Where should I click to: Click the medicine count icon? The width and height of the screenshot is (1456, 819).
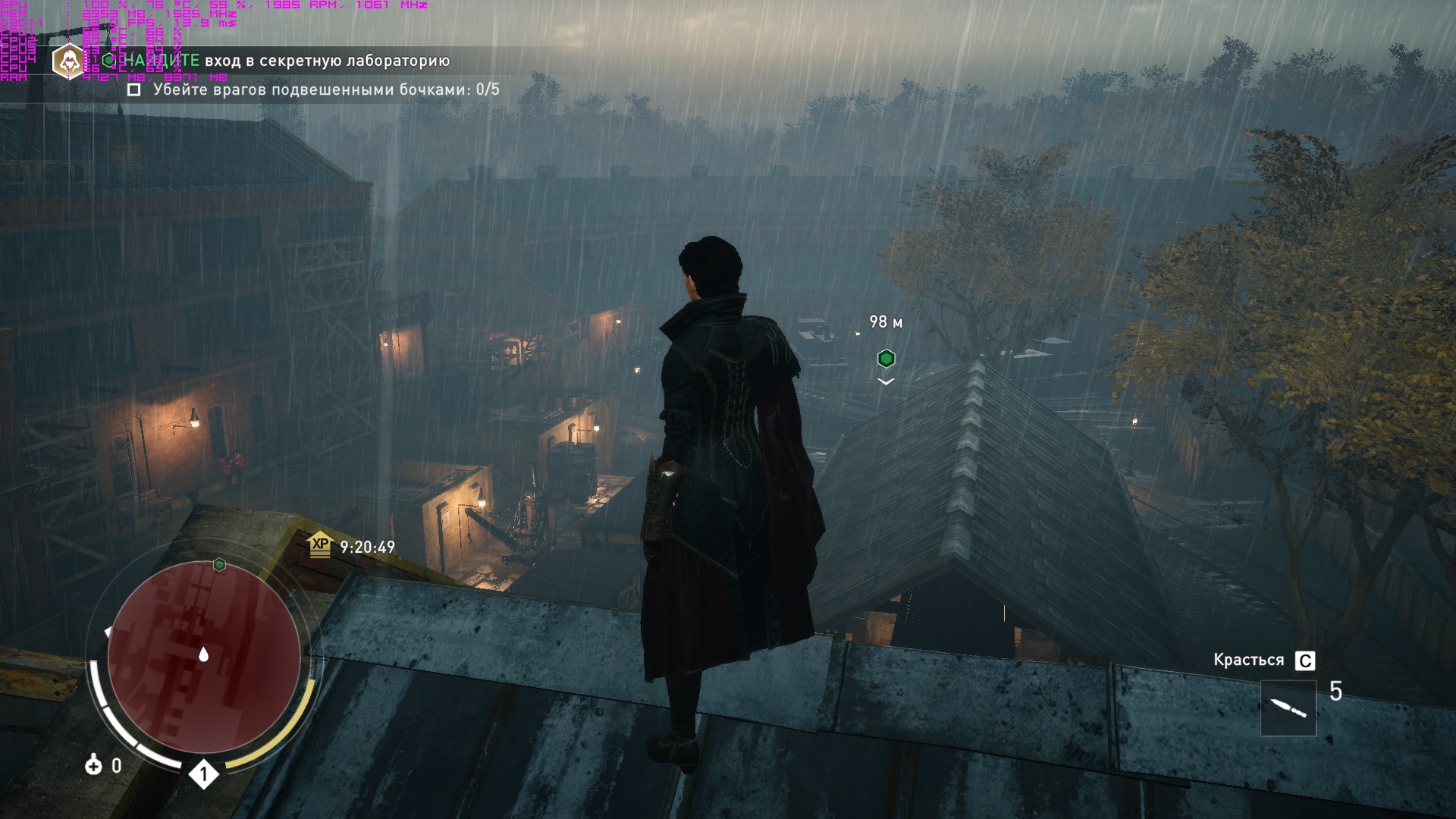point(93,766)
